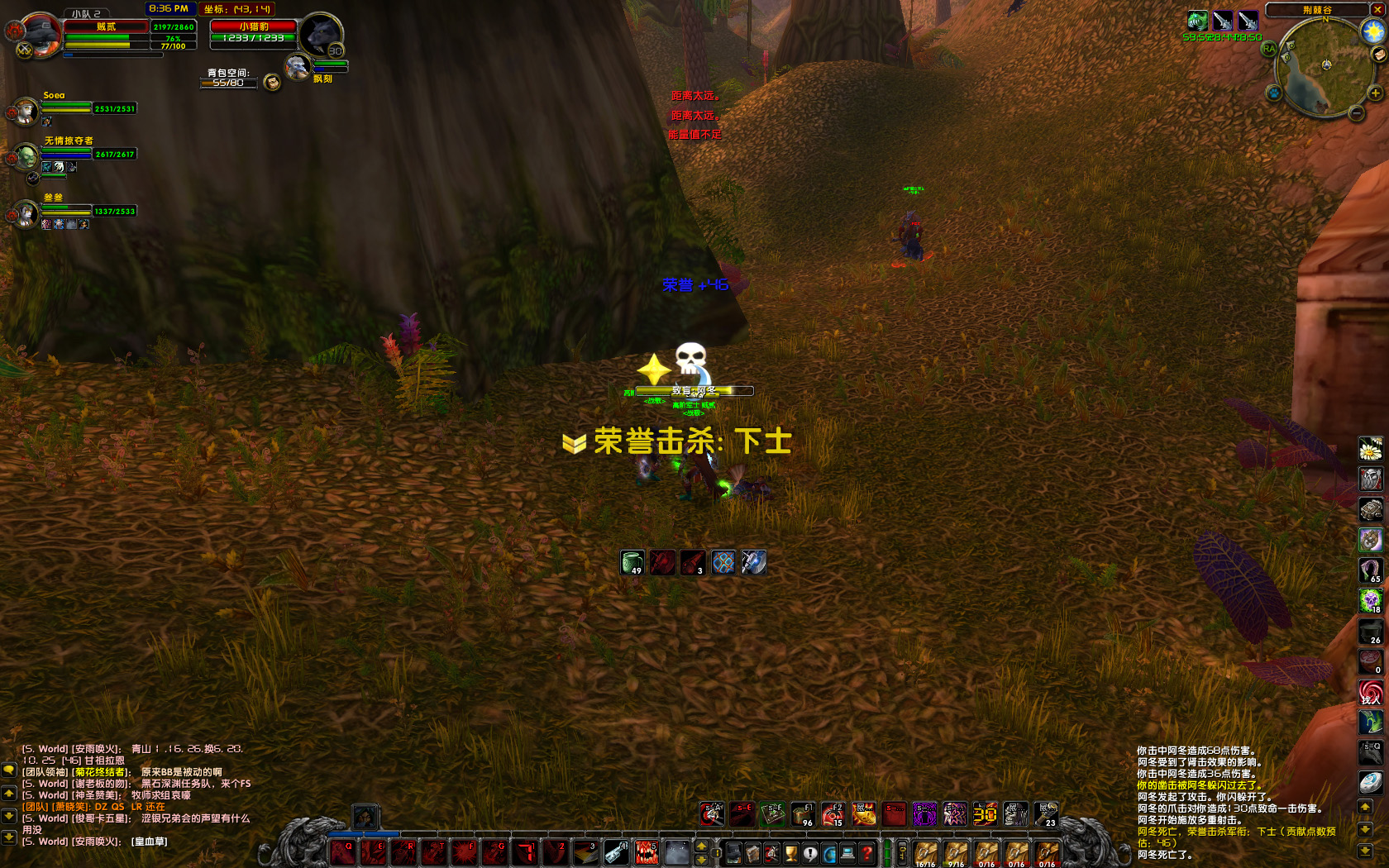Open the quest log exclamation mark icon
Viewport: 1389px width, 868px height.
(x=811, y=853)
